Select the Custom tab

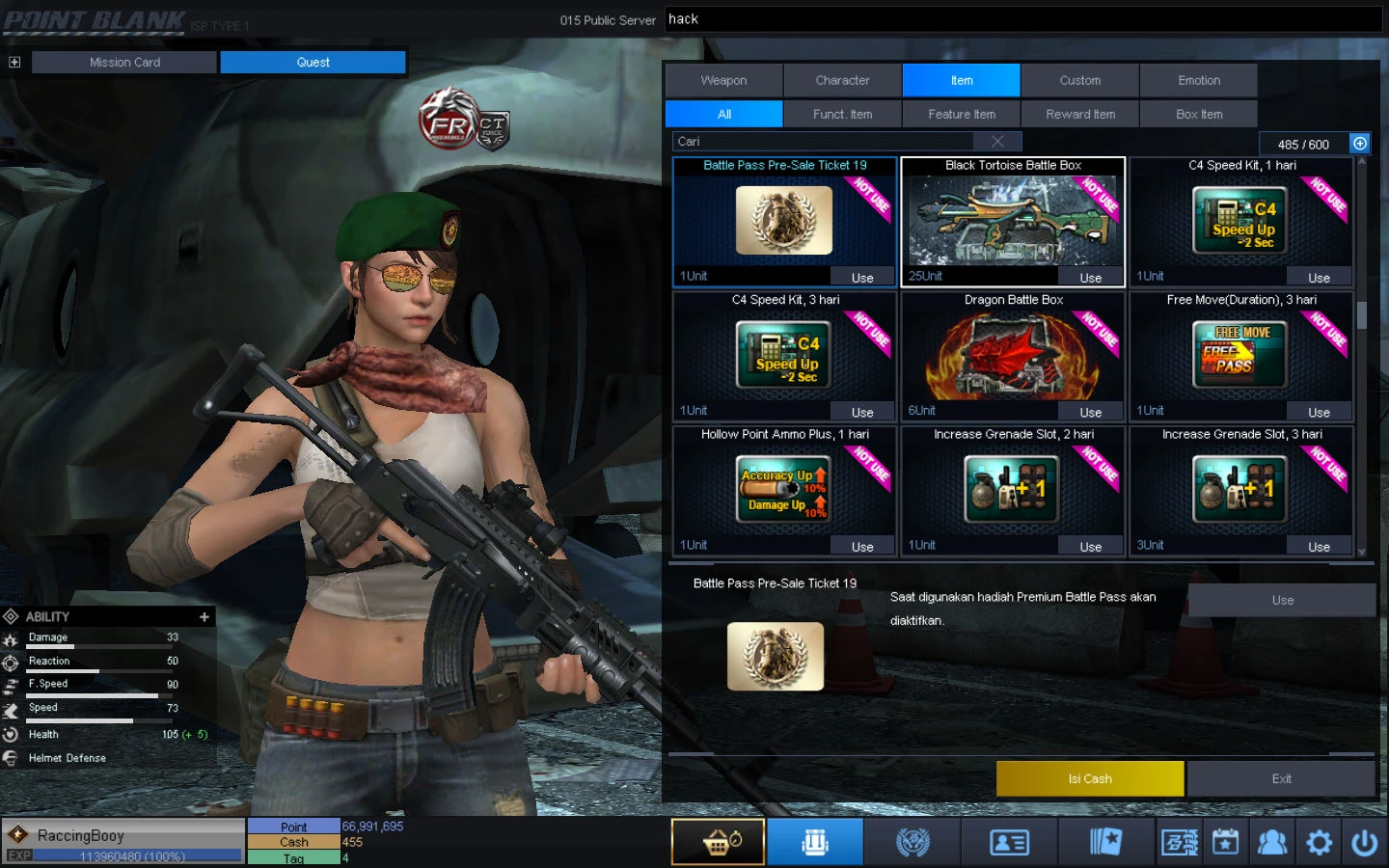[x=1079, y=81]
